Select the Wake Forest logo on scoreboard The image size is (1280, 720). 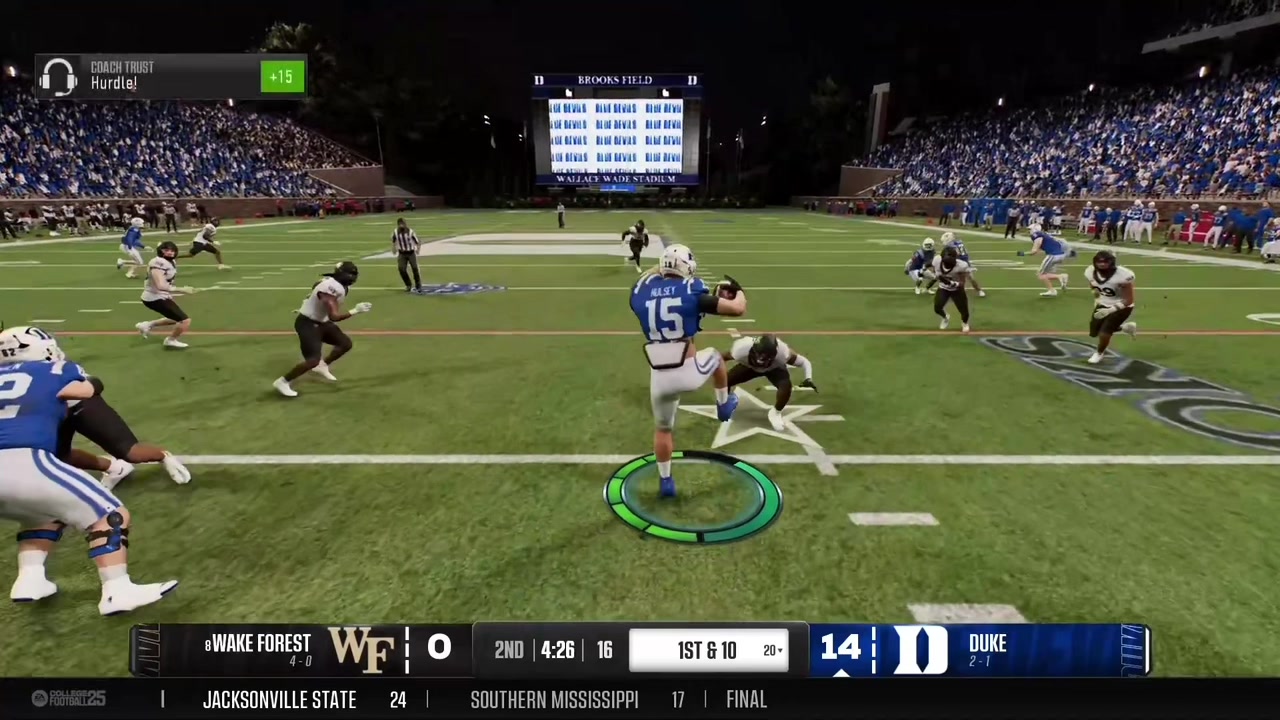(x=361, y=649)
